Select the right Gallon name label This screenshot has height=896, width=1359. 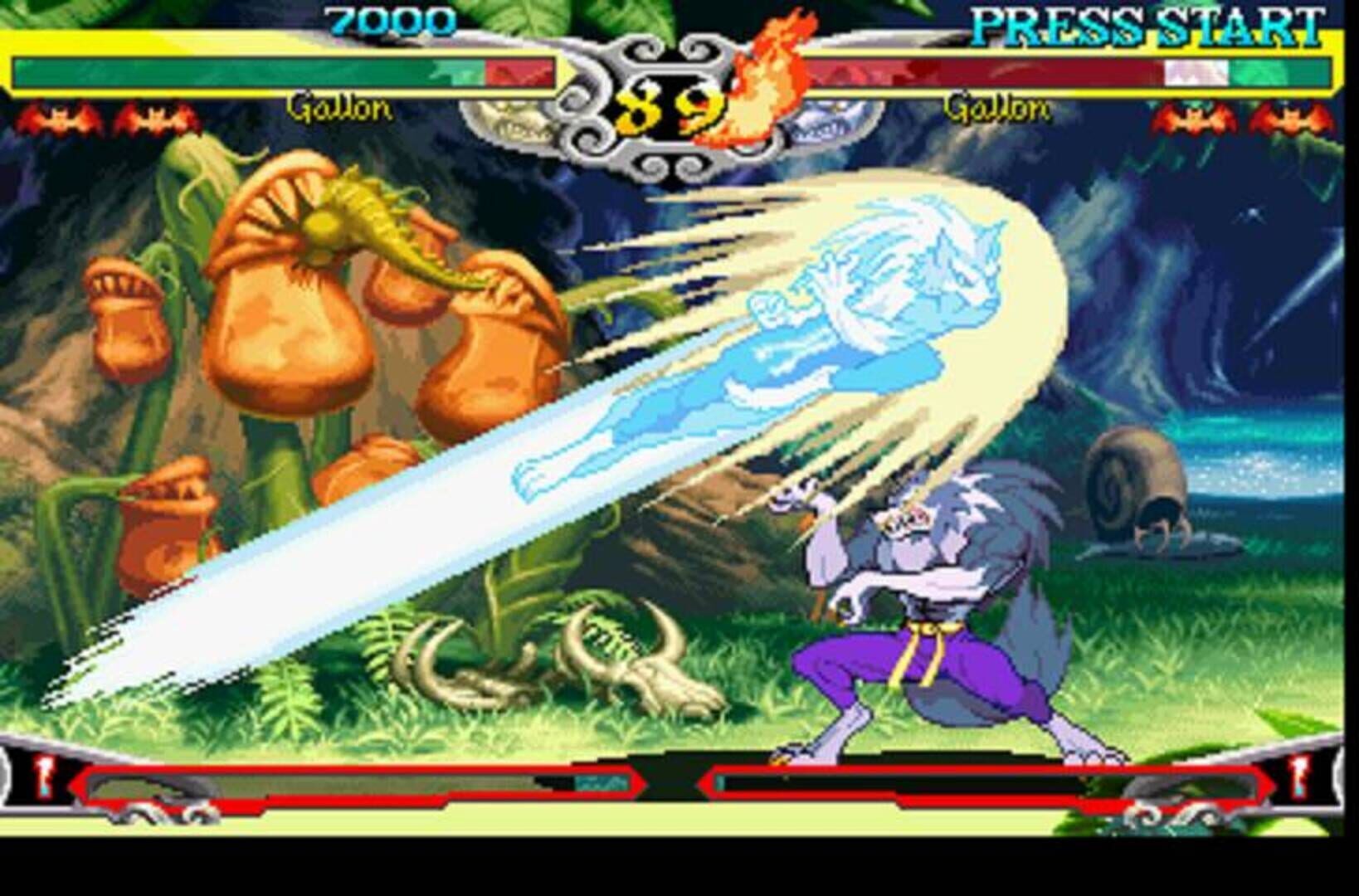click(999, 107)
